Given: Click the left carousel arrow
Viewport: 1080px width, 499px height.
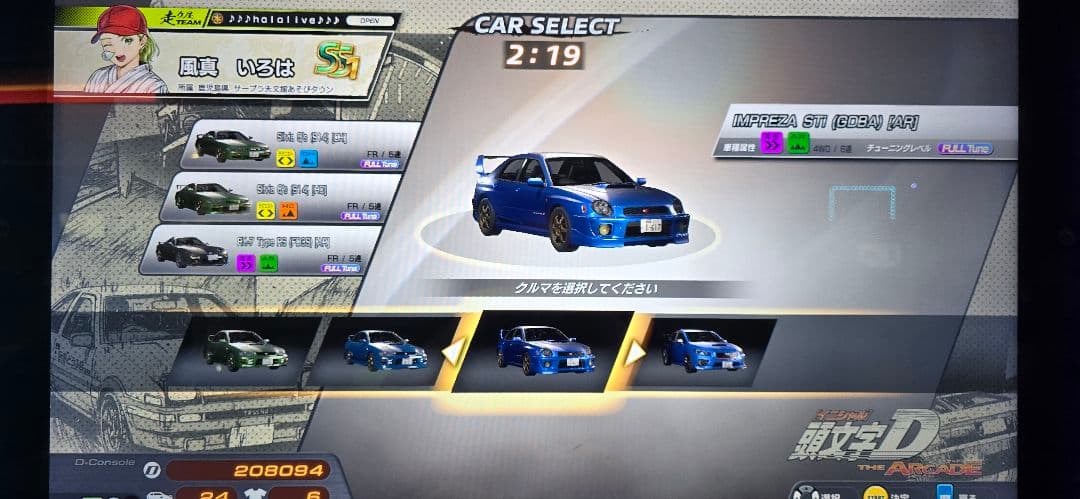Looking at the screenshot, I should tap(454, 351).
